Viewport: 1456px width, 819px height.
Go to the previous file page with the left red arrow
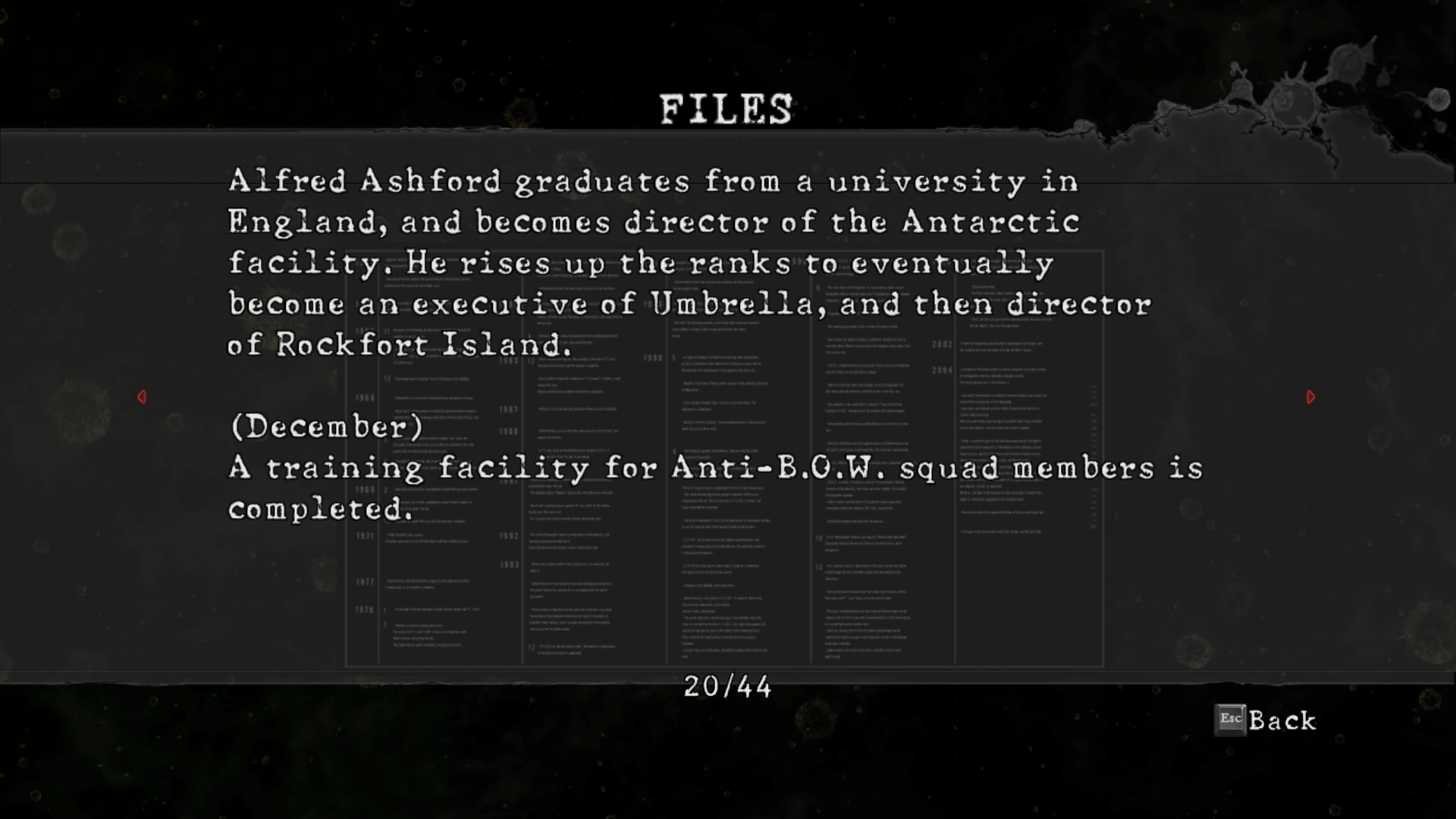[x=142, y=397]
